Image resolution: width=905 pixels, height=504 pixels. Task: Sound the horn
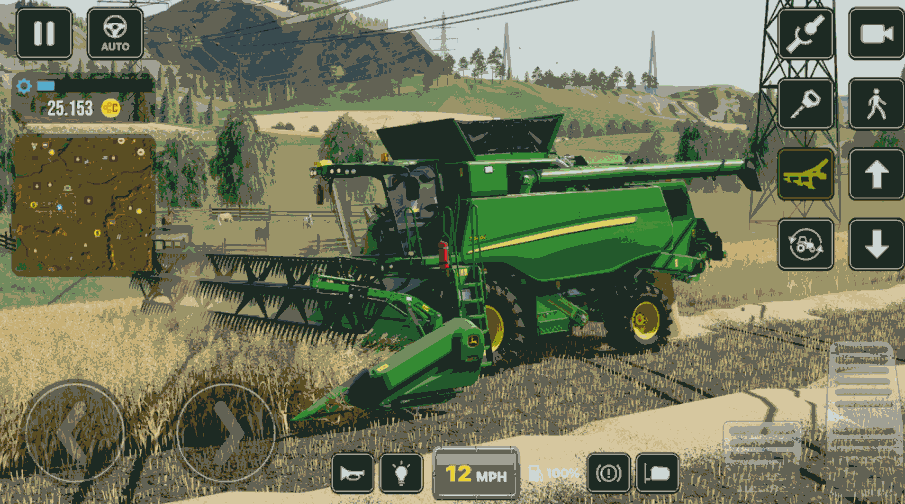[352, 472]
